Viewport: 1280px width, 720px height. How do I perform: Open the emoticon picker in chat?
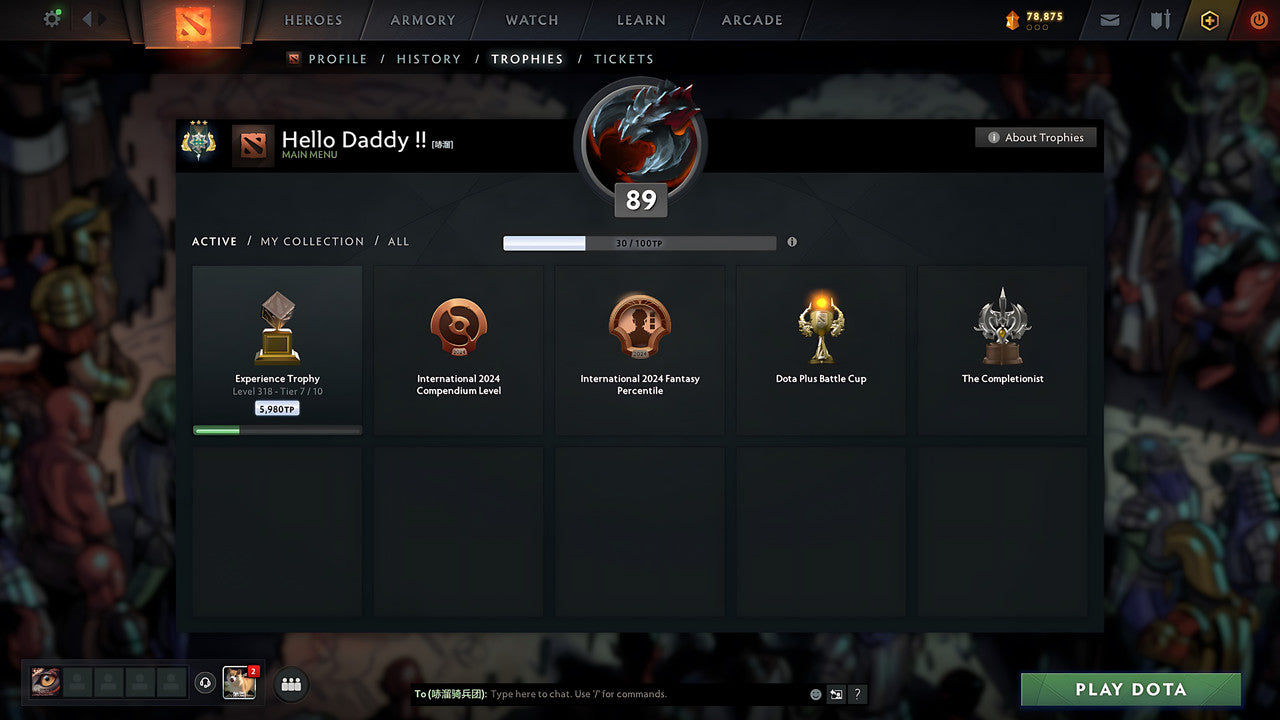point(815,693)
